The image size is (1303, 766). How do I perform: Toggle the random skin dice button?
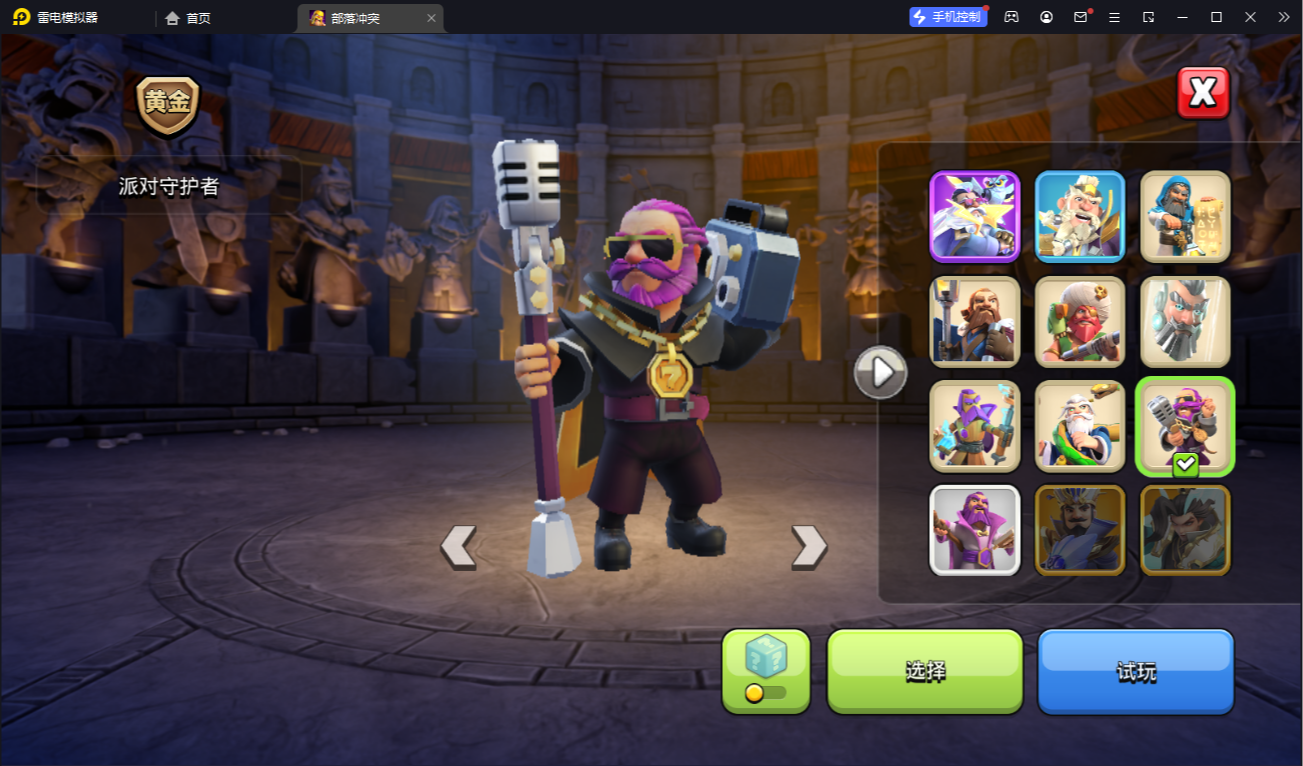click(766, 671)
